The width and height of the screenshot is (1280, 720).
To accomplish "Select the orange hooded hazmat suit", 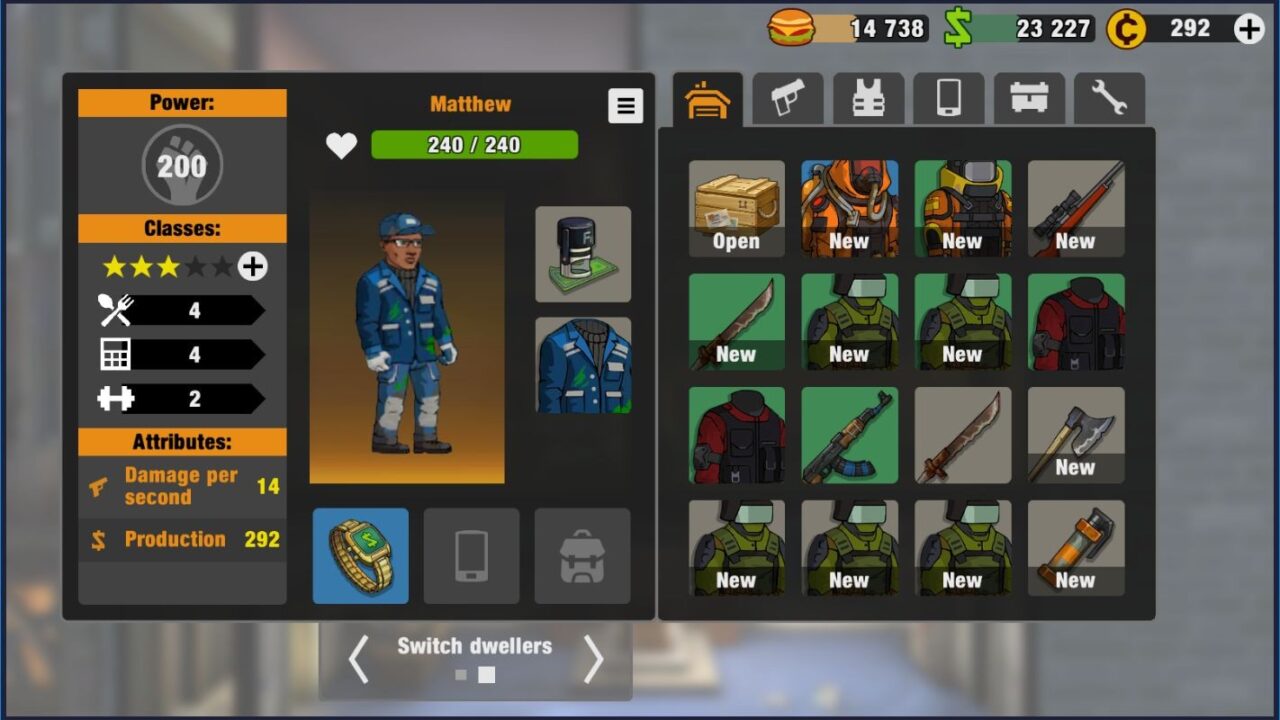I will tap(850, 209).
